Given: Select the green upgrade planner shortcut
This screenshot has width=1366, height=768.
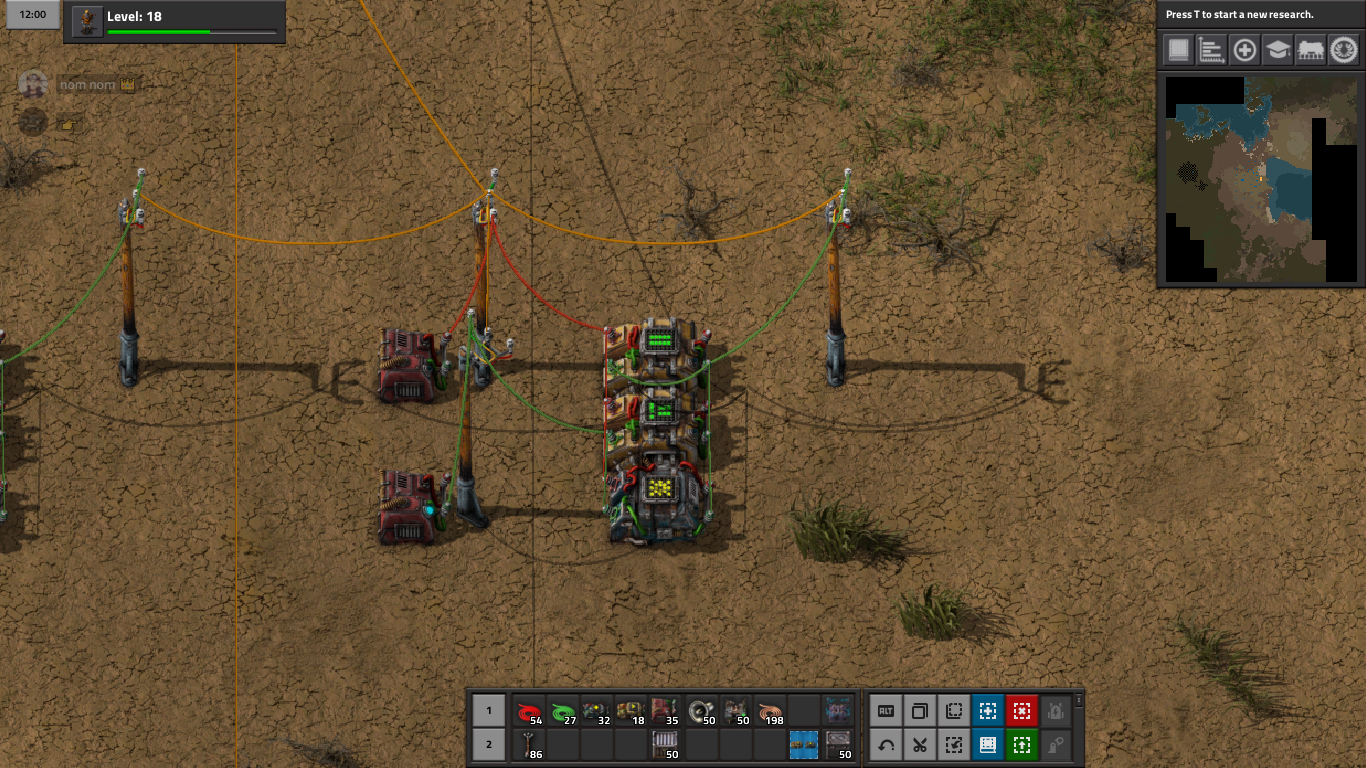Looking at the screenshot, I should [1021, 745].
